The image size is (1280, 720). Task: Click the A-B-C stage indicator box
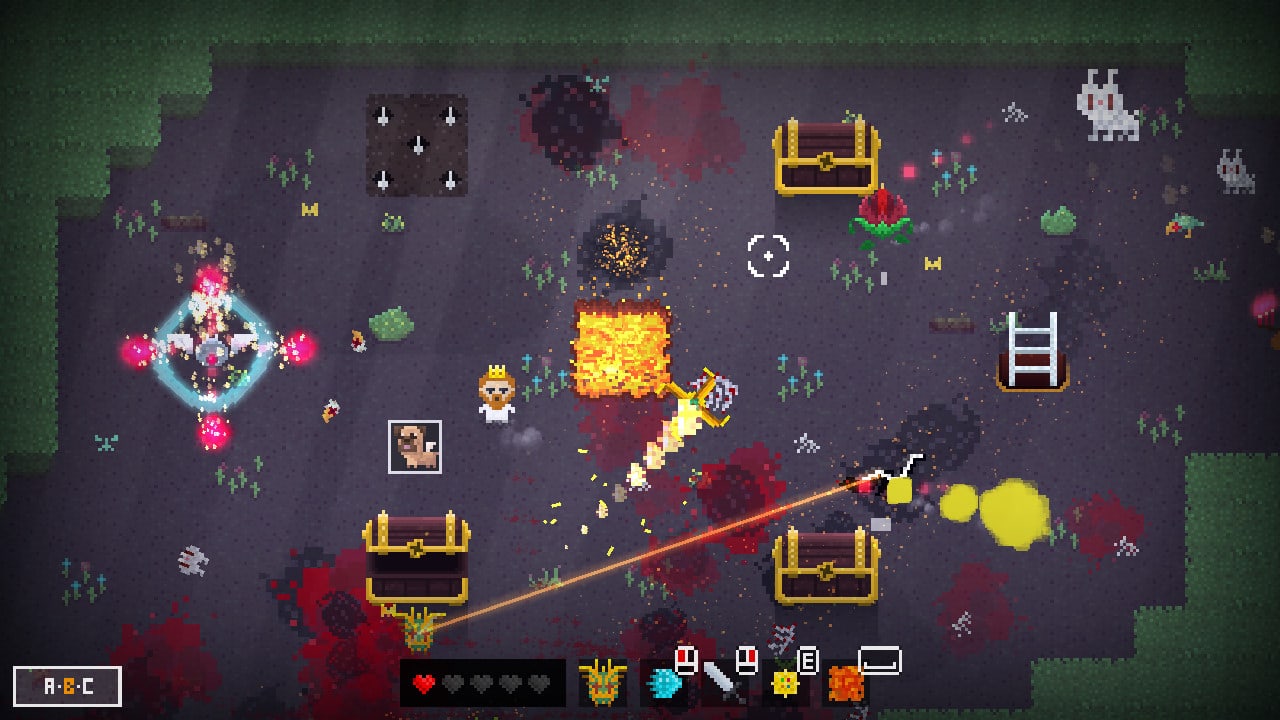pos(68,686)
